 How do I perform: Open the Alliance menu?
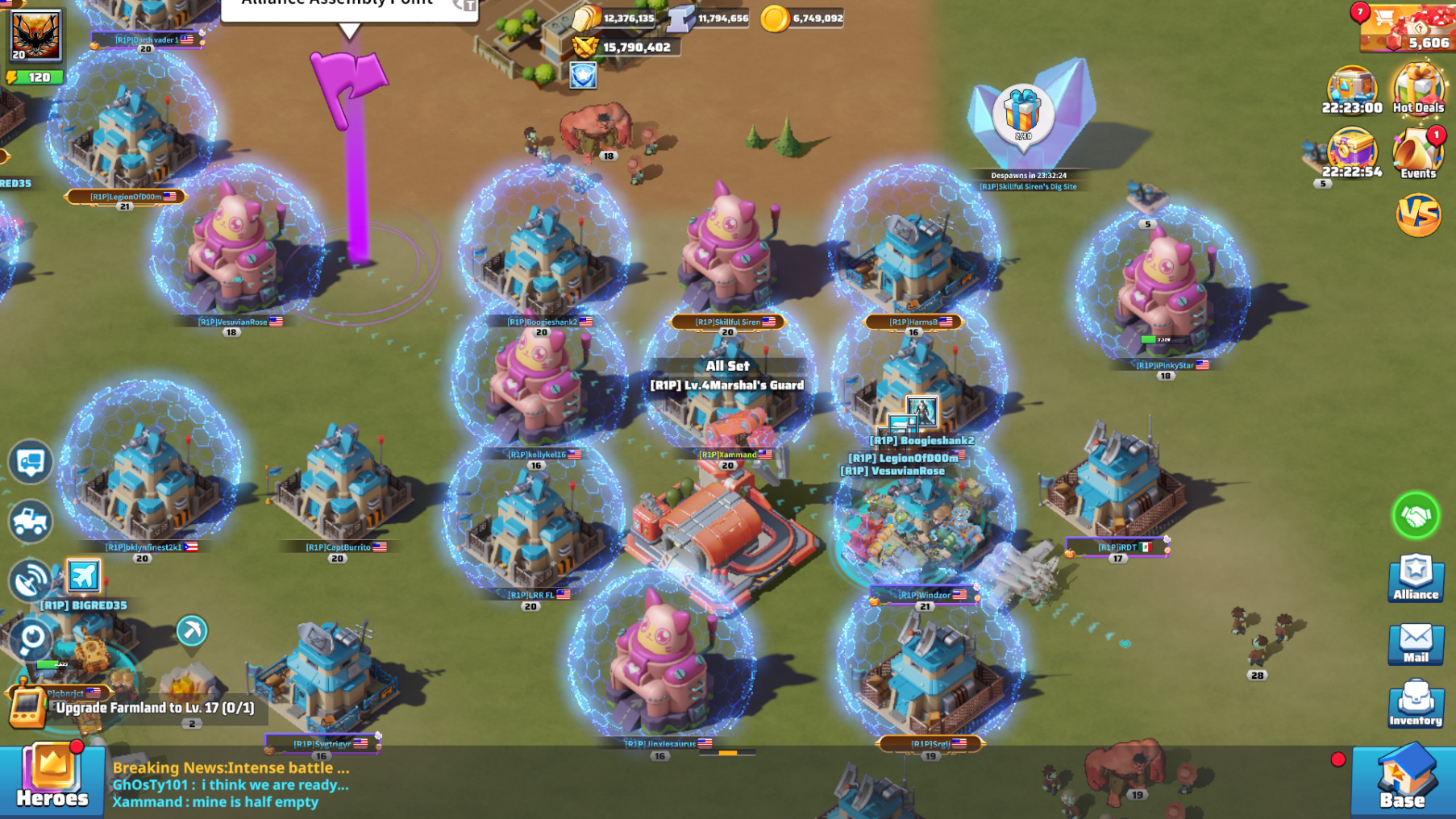(1416, 578)
